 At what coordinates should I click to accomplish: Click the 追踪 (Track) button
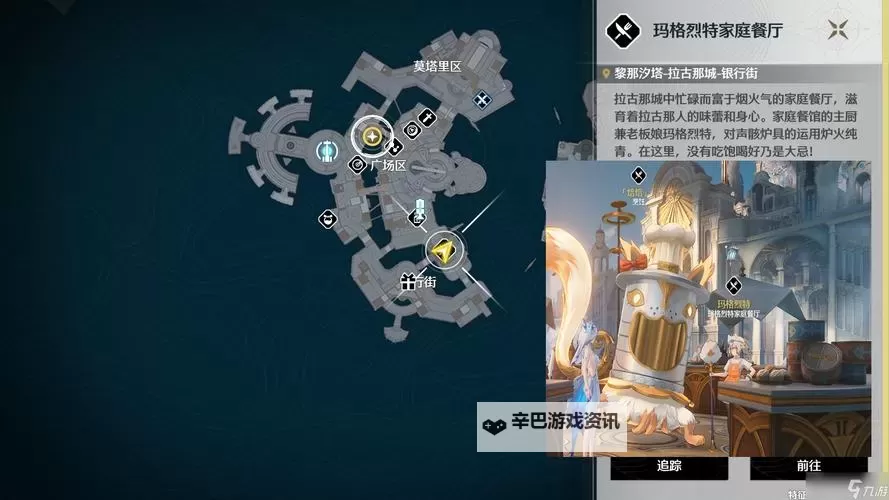point(669,465)
